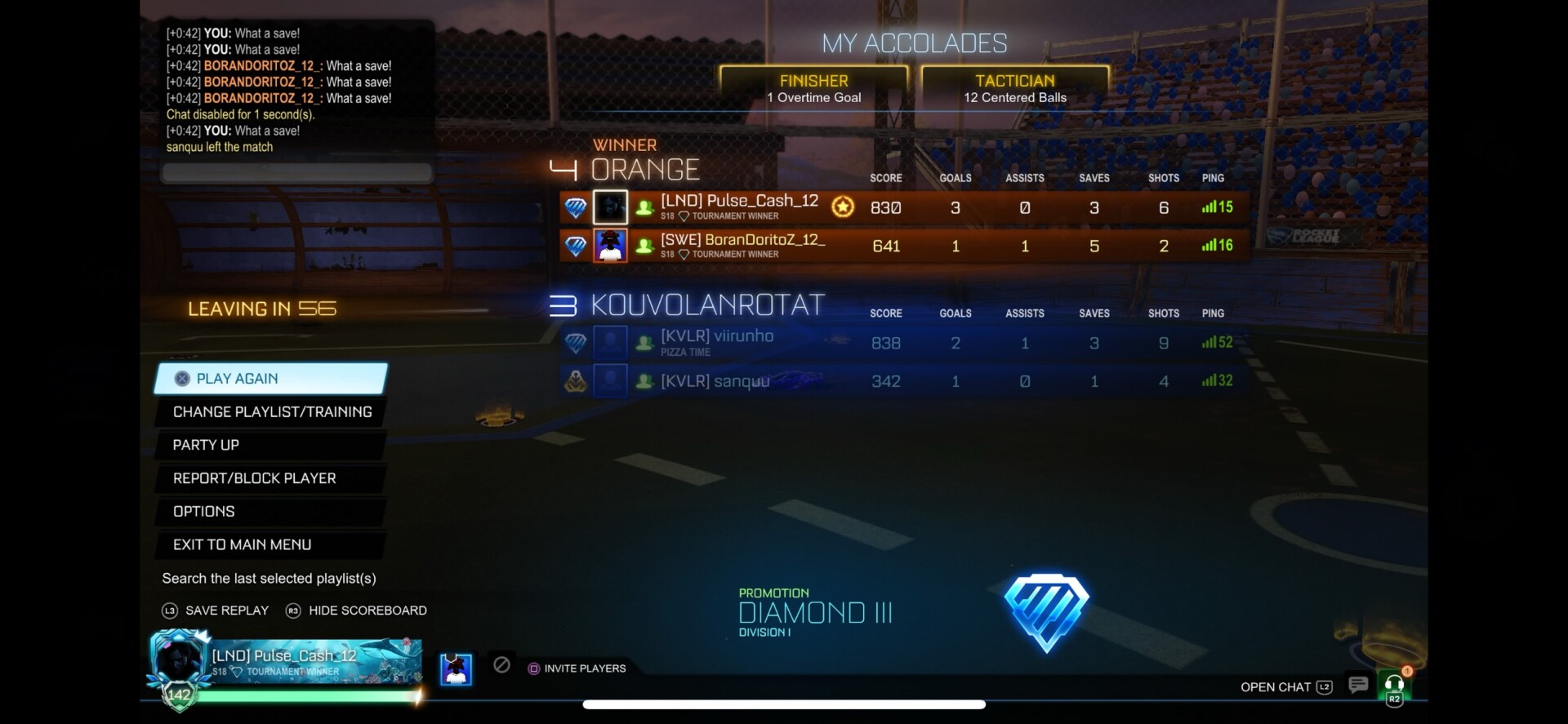Click the chat window scrollbar

coord(296,172)
